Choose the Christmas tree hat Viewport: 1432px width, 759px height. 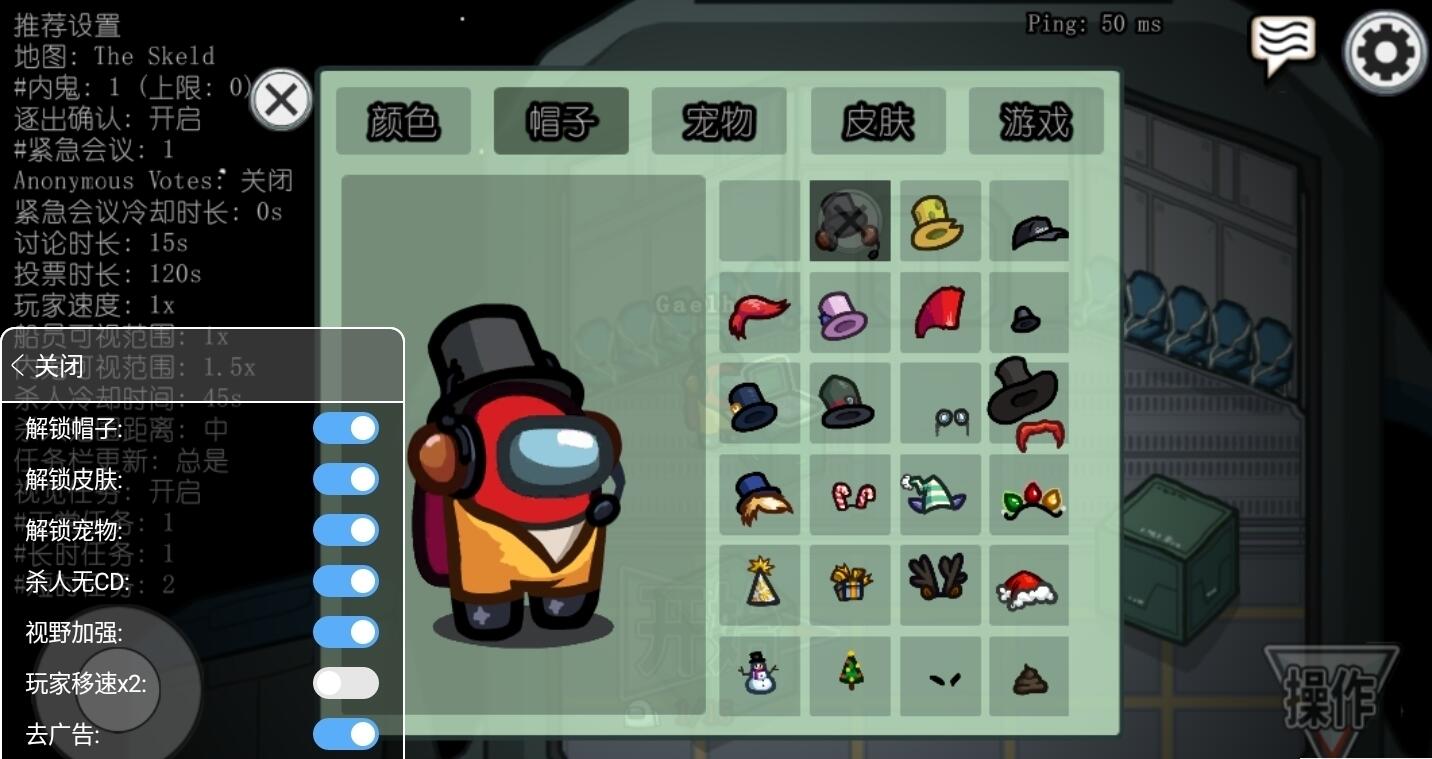coord(850,672)
